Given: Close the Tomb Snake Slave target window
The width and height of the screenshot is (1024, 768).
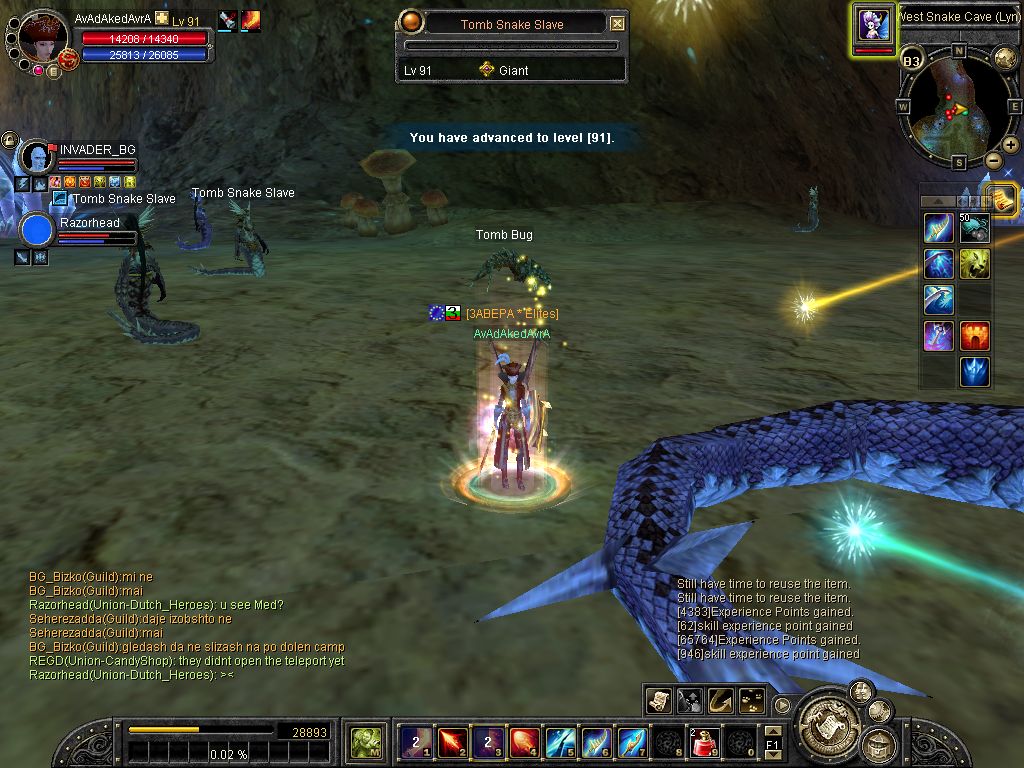Looking at the screenshot, I should pos(617,24).
